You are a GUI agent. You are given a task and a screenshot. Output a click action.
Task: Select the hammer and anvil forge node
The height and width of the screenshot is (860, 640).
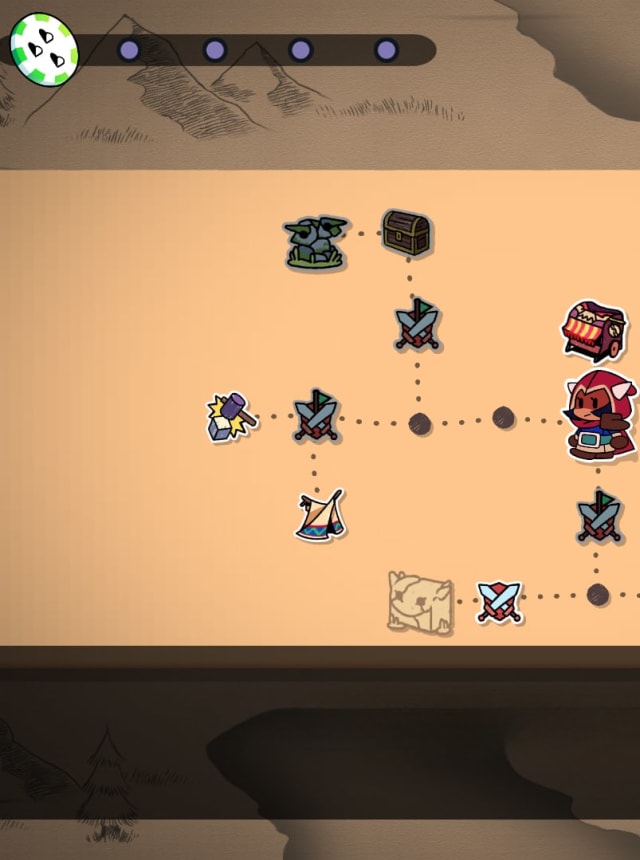point(231,416)
